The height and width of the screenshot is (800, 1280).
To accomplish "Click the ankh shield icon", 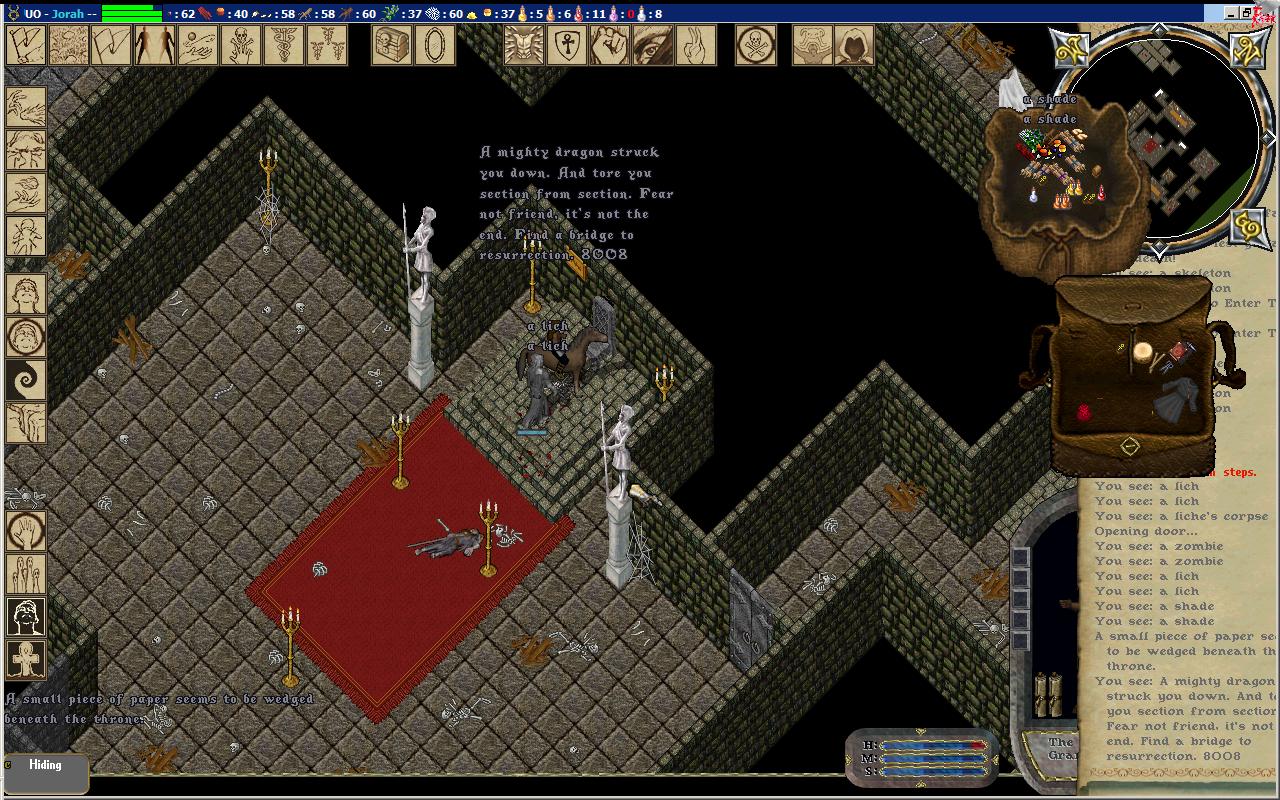I will pos(567,45).
